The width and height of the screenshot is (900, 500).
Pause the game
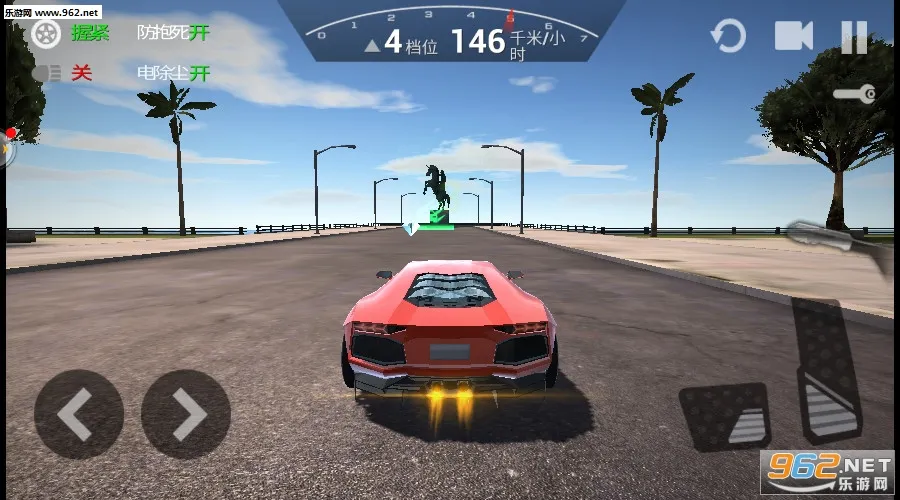(854, 38)
